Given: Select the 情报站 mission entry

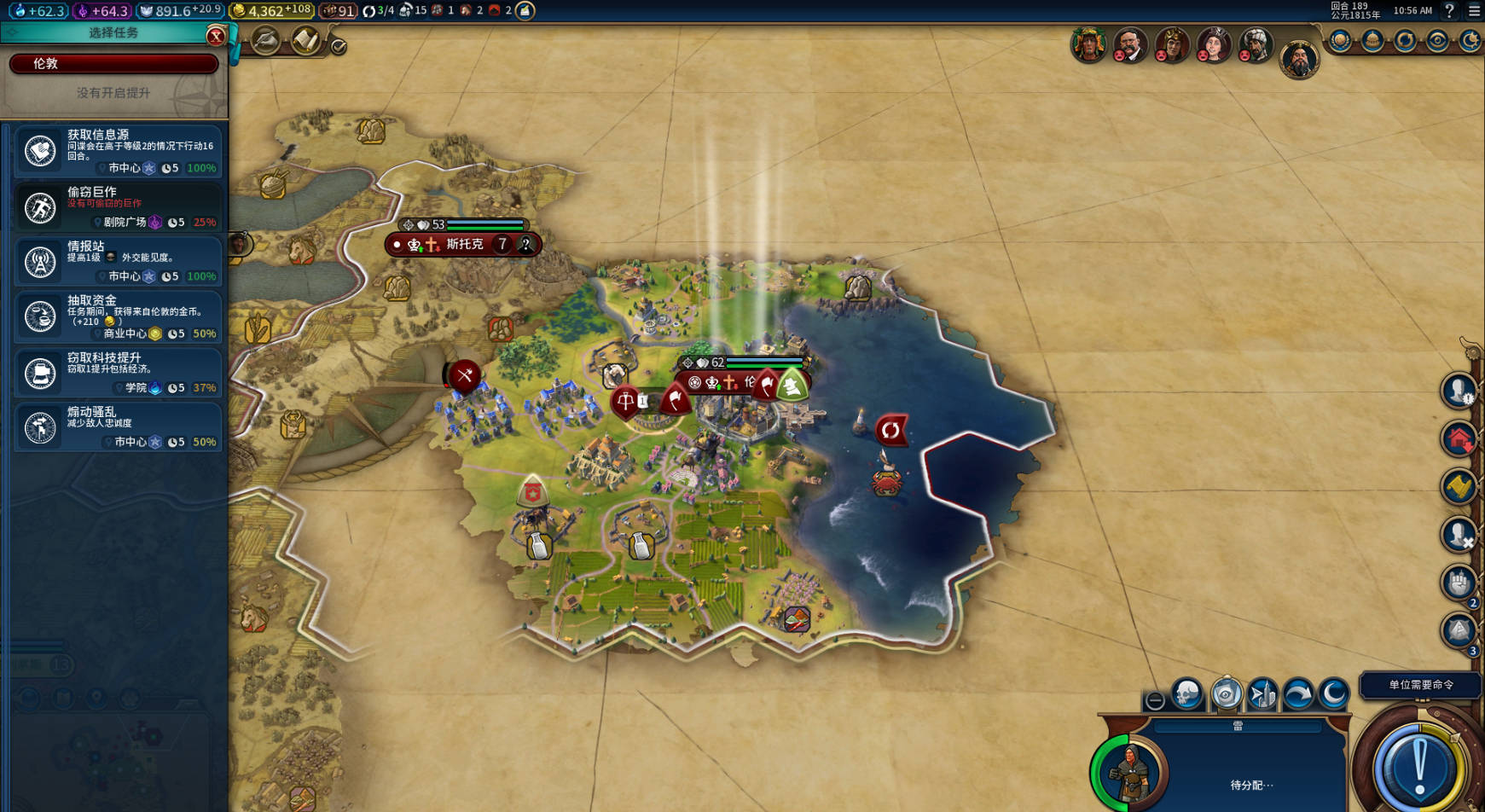Looking at the screenshot, I should [118, 261].
